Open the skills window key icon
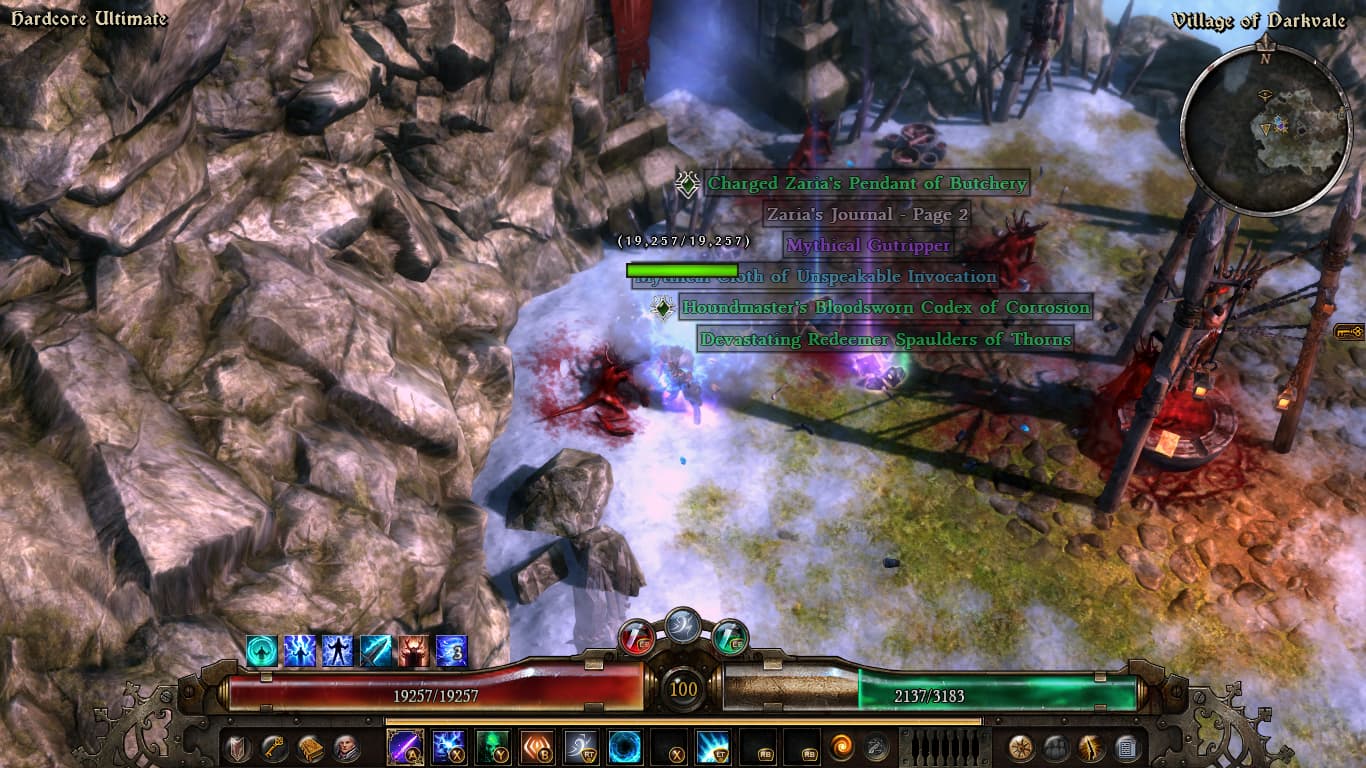This screenshot has height=768, width=1366. coord(273,747)
